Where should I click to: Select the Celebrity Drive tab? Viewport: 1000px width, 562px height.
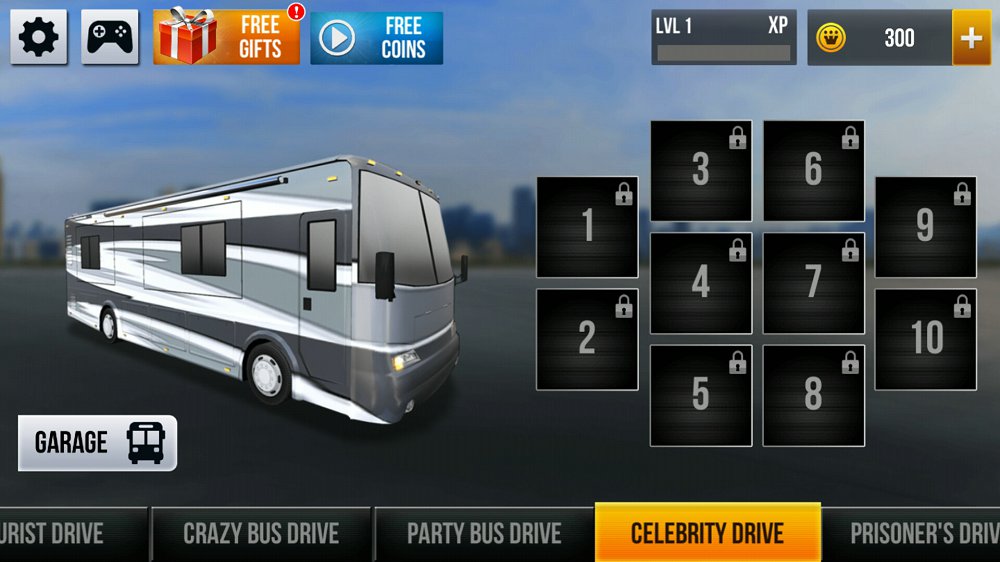(707, 533)
